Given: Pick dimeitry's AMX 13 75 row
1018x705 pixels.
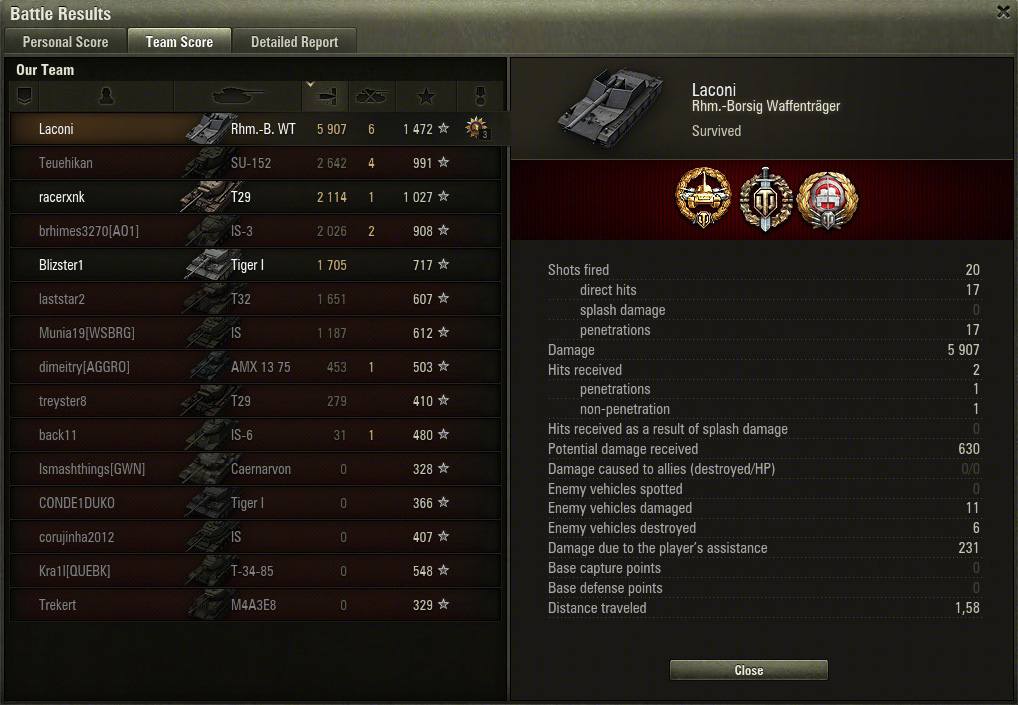Looking at the screenshot, I should pos(255,367).
